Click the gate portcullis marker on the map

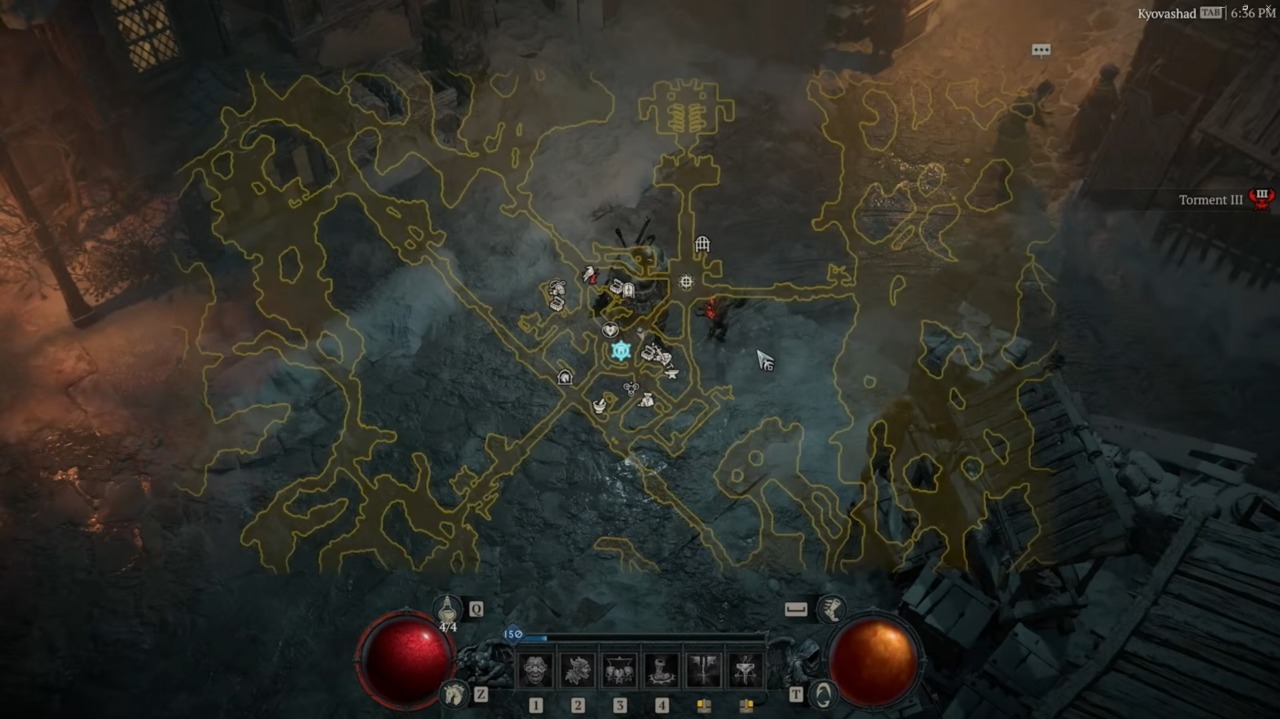[702, 244]
